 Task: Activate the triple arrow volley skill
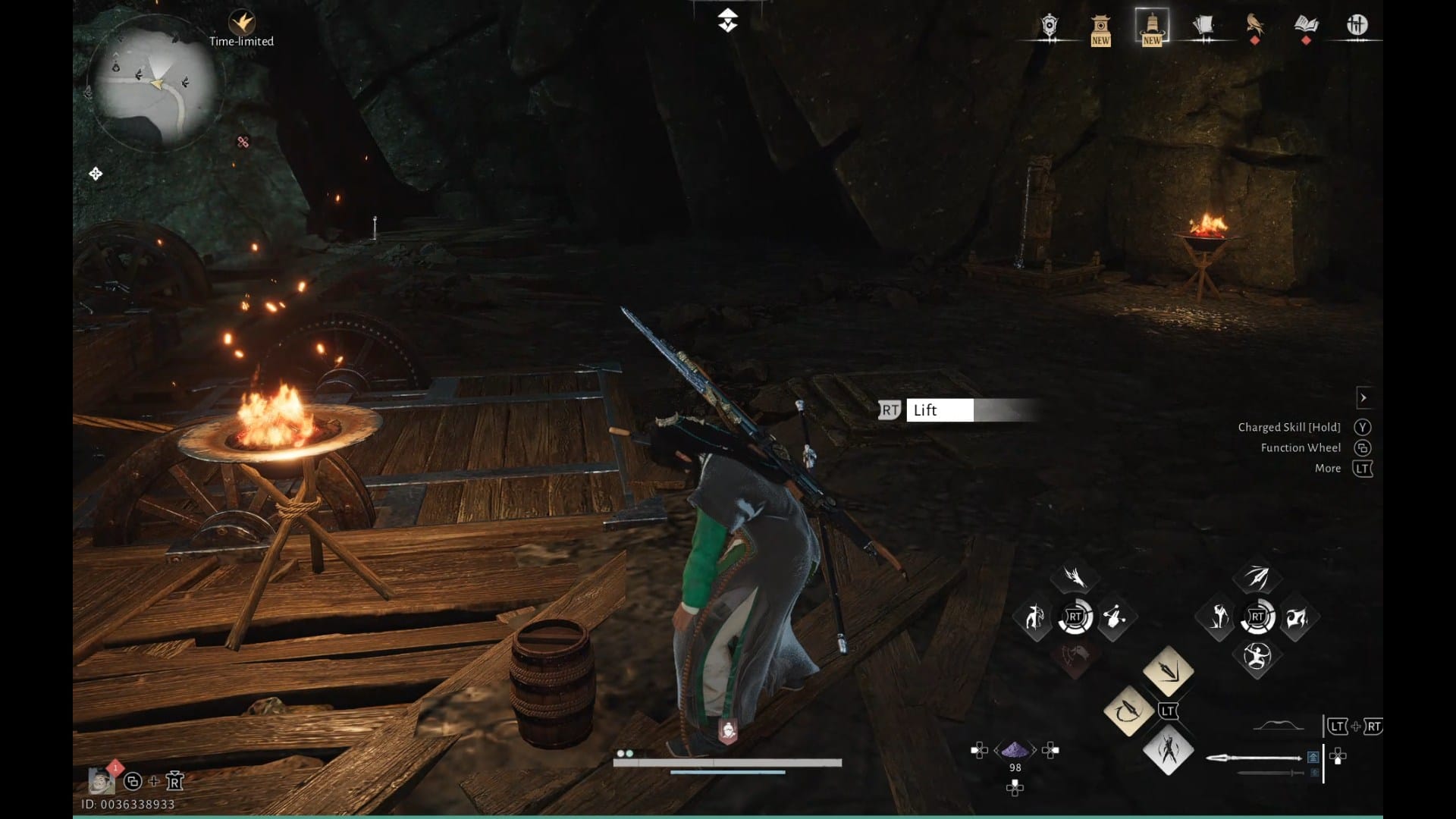pos(1257,578)
